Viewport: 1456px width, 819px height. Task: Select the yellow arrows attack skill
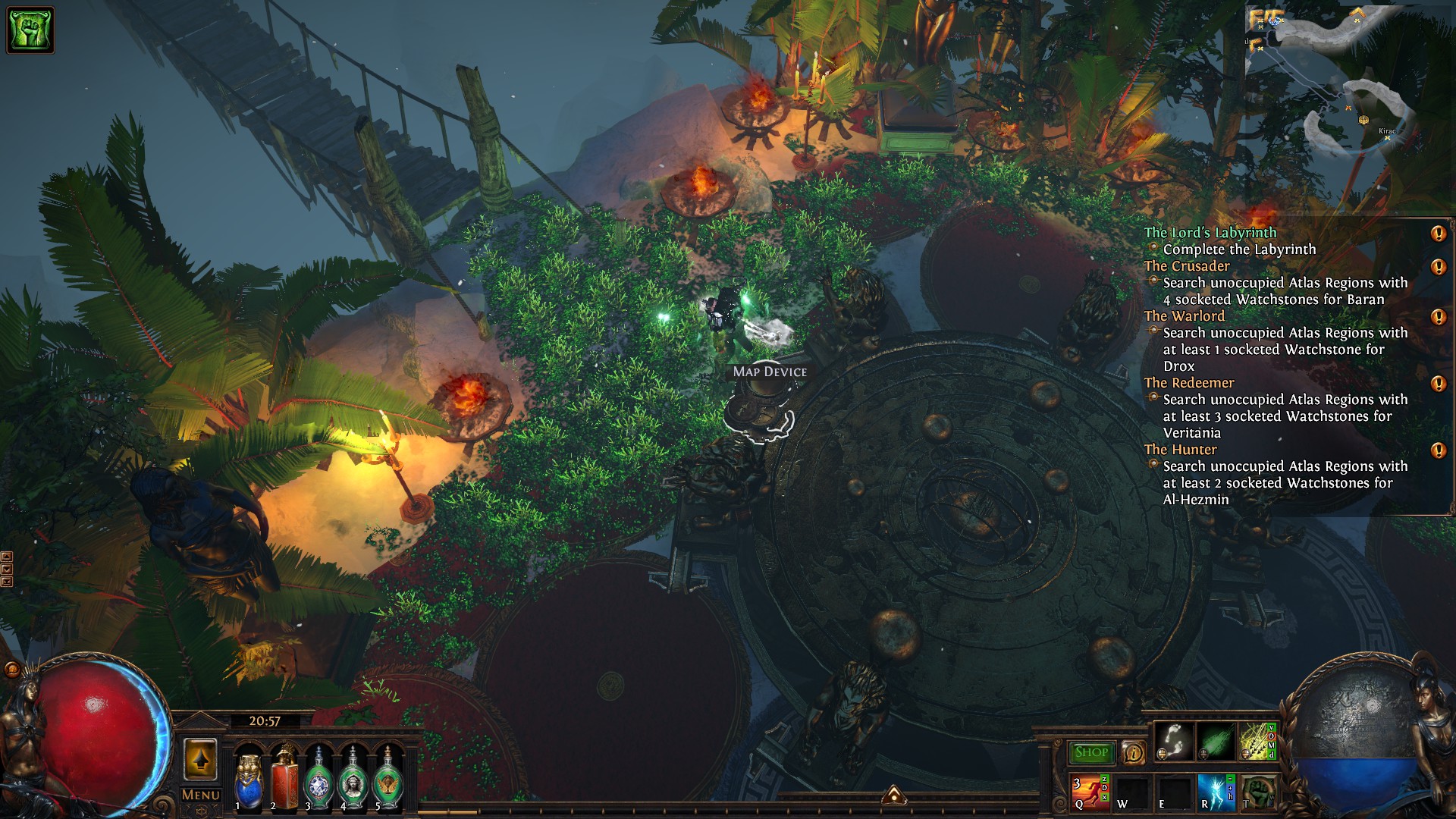[1257, 741]
